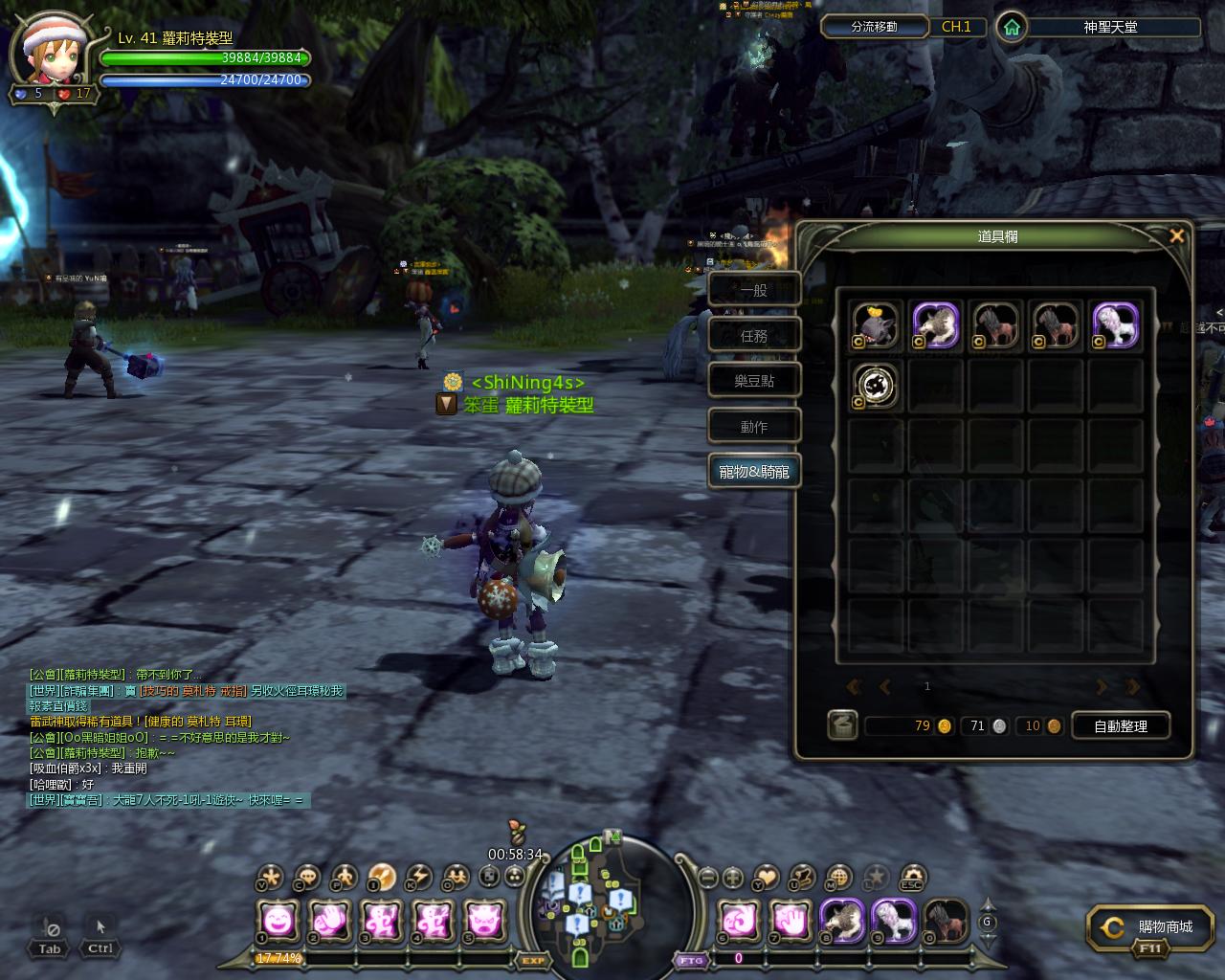This screenshot has height=980, width=1225.
Task: Show the 動作 tab
Action: [x=754, y=427]
